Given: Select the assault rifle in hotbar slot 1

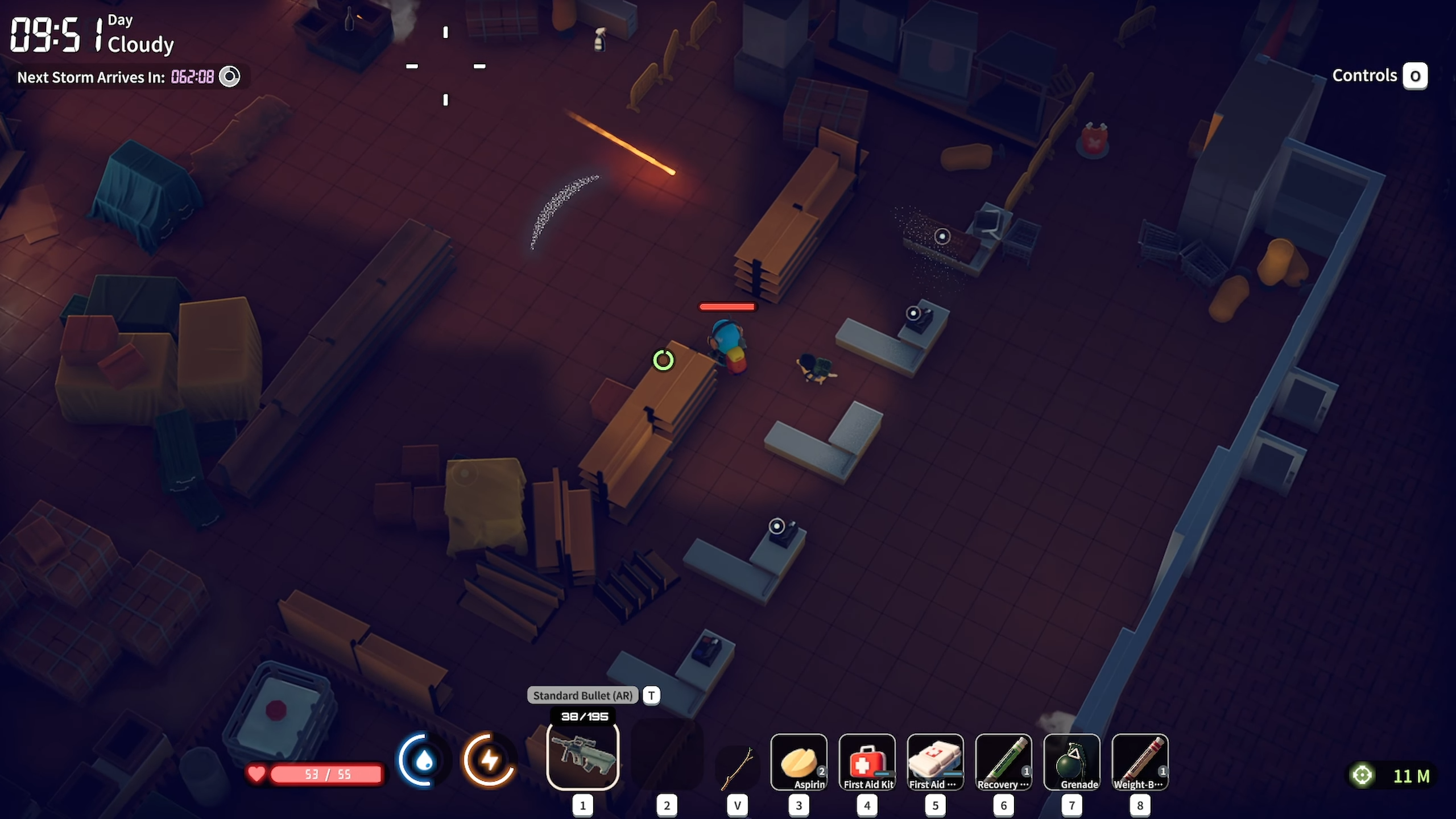Looking at the screenshot, I should click(x=582, y=756).
